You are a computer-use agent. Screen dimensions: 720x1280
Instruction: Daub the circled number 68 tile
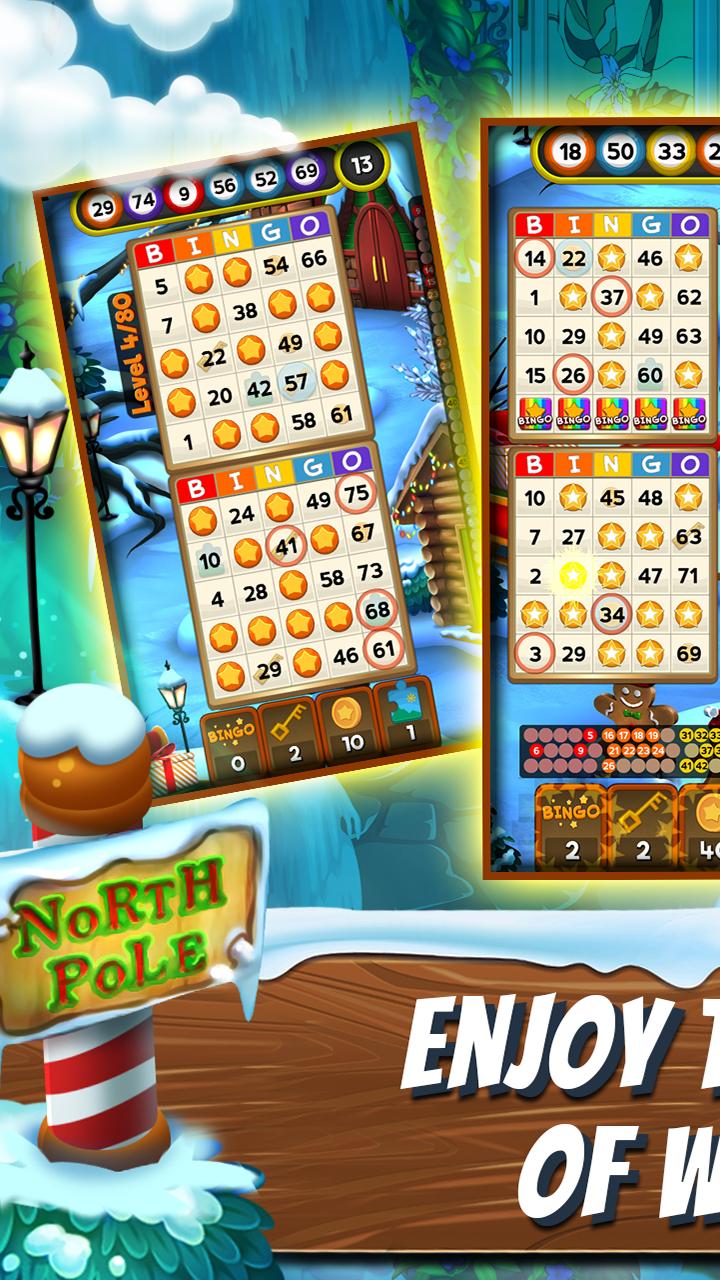377,609
